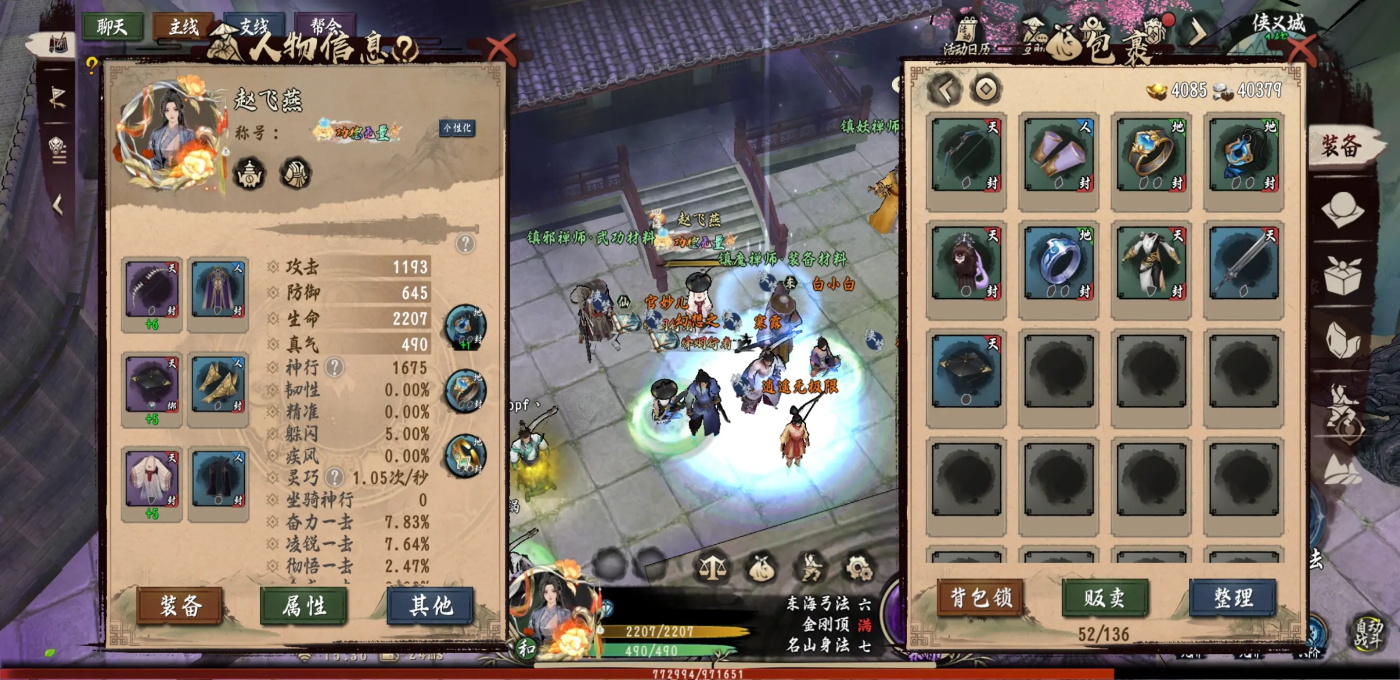This screenshot has width=1400, height=680.
Task: Select the bow item in bag
Action: (966, 155)
